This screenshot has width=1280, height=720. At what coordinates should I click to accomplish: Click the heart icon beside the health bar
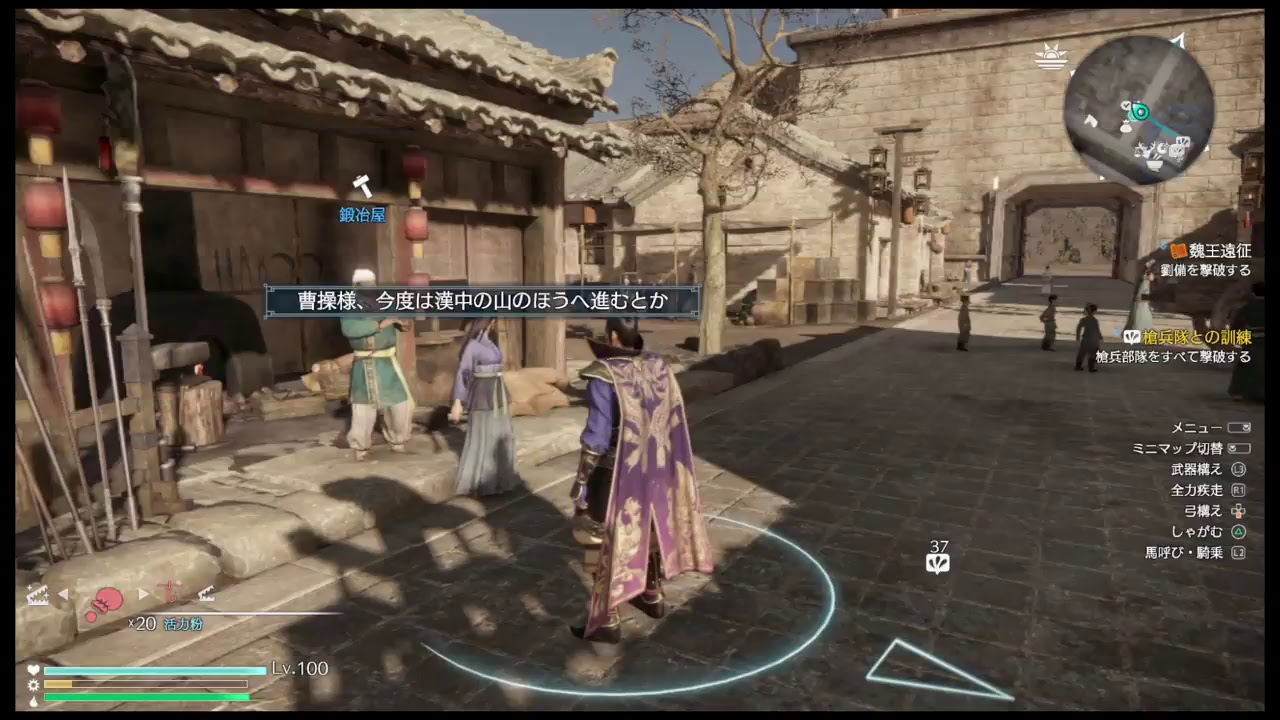coord(33,671)
